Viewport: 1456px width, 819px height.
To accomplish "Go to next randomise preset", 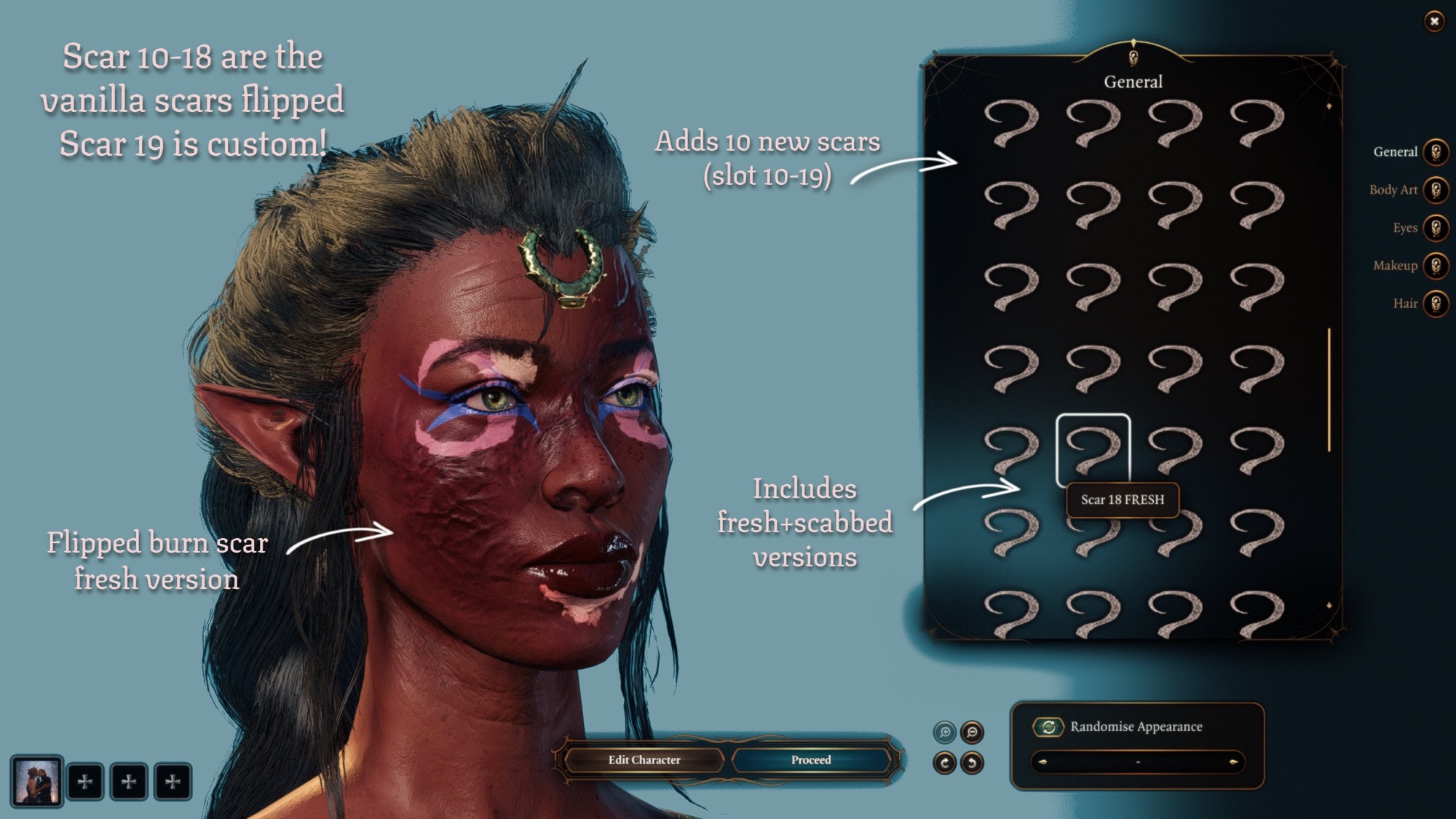I will click(x=1233, y=762).
